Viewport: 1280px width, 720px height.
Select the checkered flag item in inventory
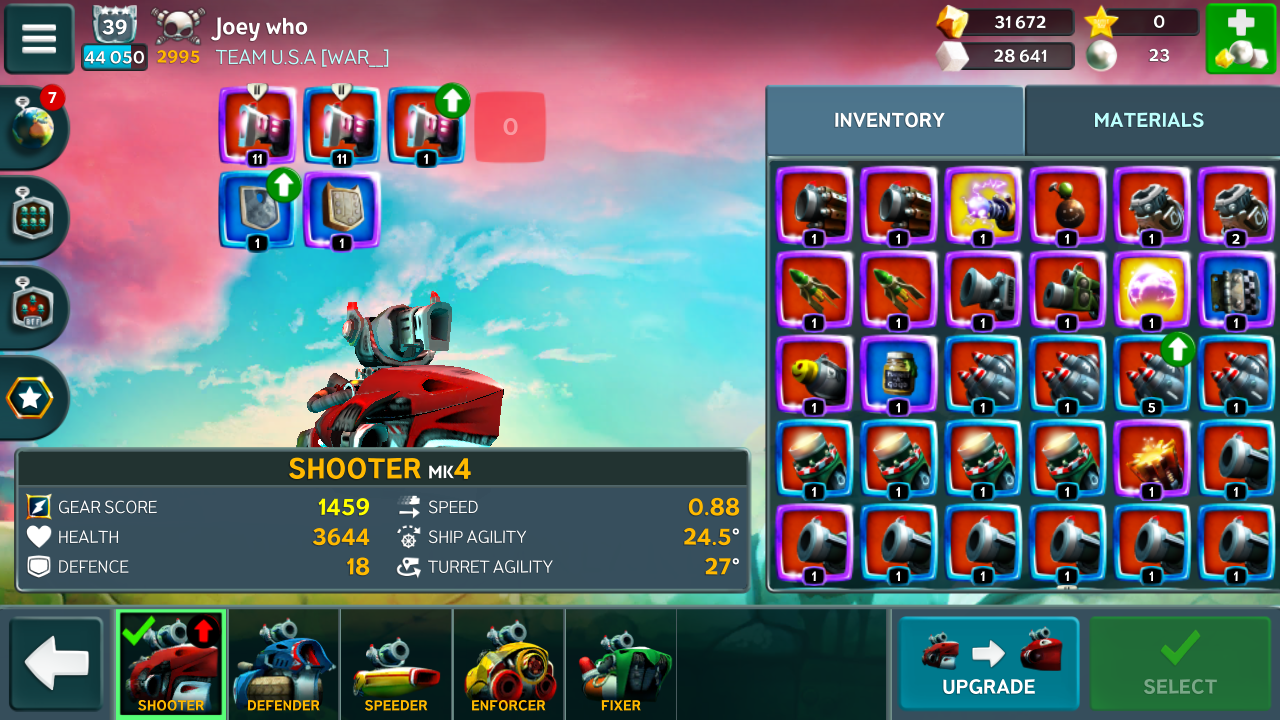(x=1236, y=291)
